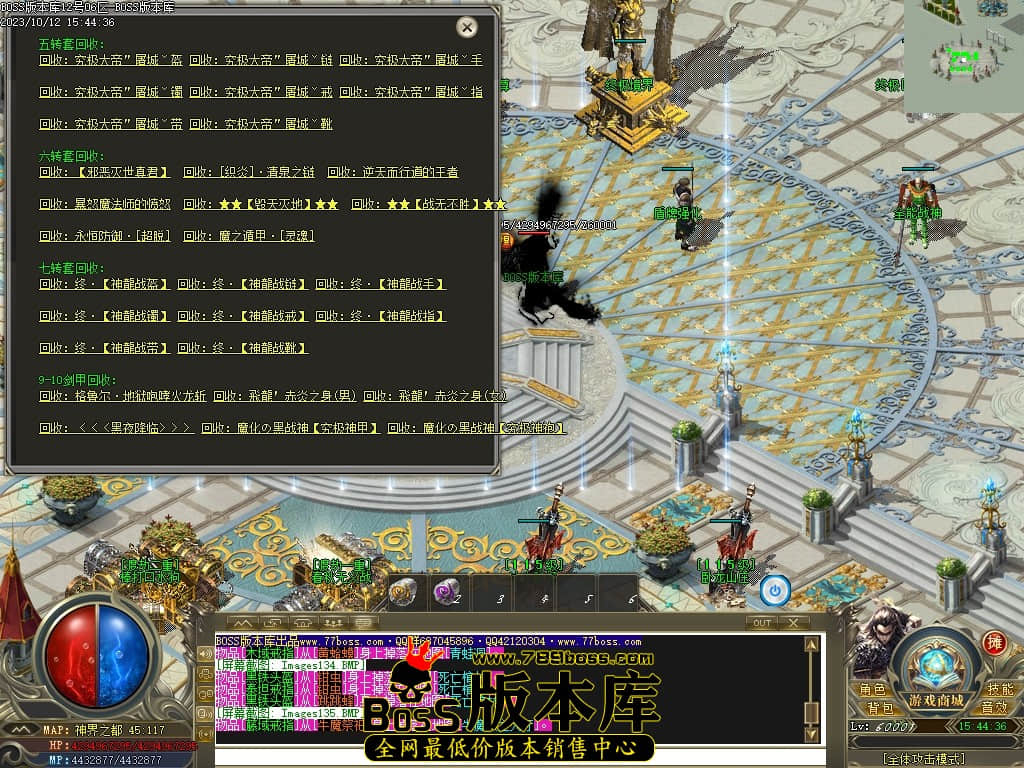Image resolution: width=1024 pixels, height=768 pixels.
Task: Recycle 格鲁尔·地狱咆哮火龙斩 weapon
Action: click(123, 396)
